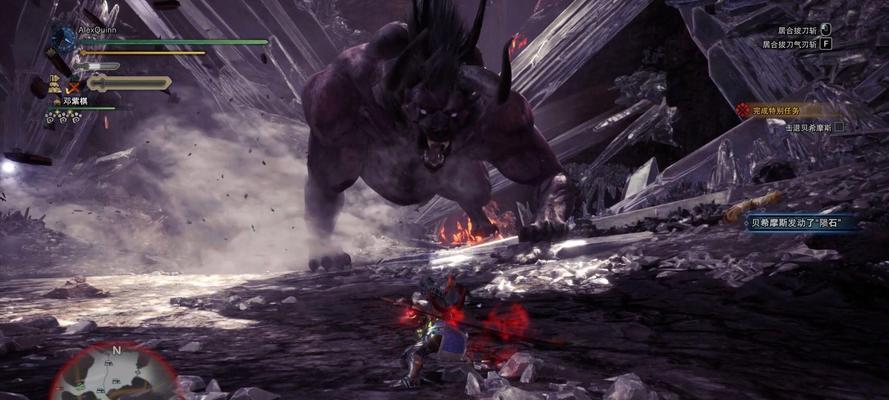Viewport: 889px width, 400px height.
Task: Tick the 击退贝希摩斯 objective checkbox
Action: [x=839, y=127]
